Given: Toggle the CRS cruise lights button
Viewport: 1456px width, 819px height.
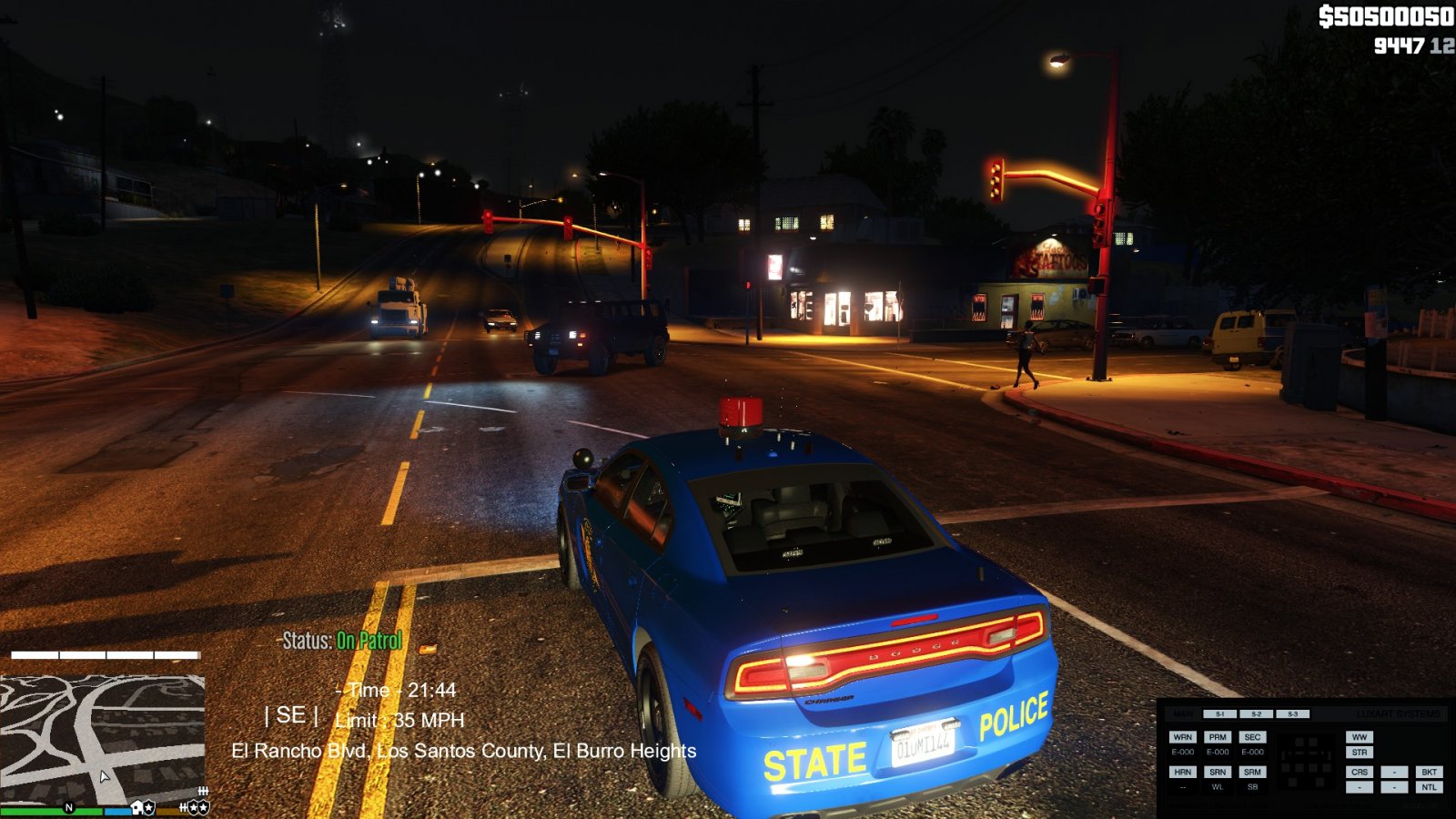Looking at the screenshot, I should tap(1360, 772).
